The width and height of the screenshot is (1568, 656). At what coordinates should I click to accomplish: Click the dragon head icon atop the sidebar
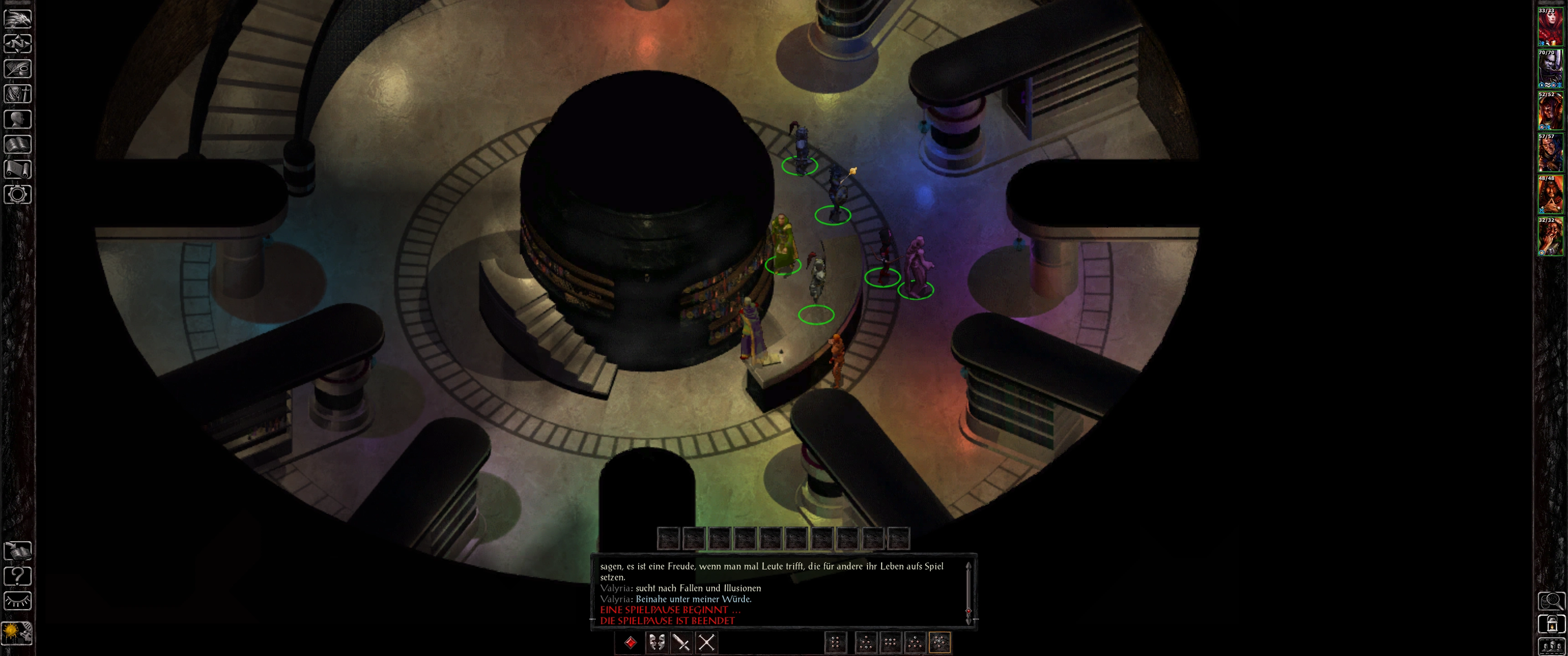click(x=18, y=18)
